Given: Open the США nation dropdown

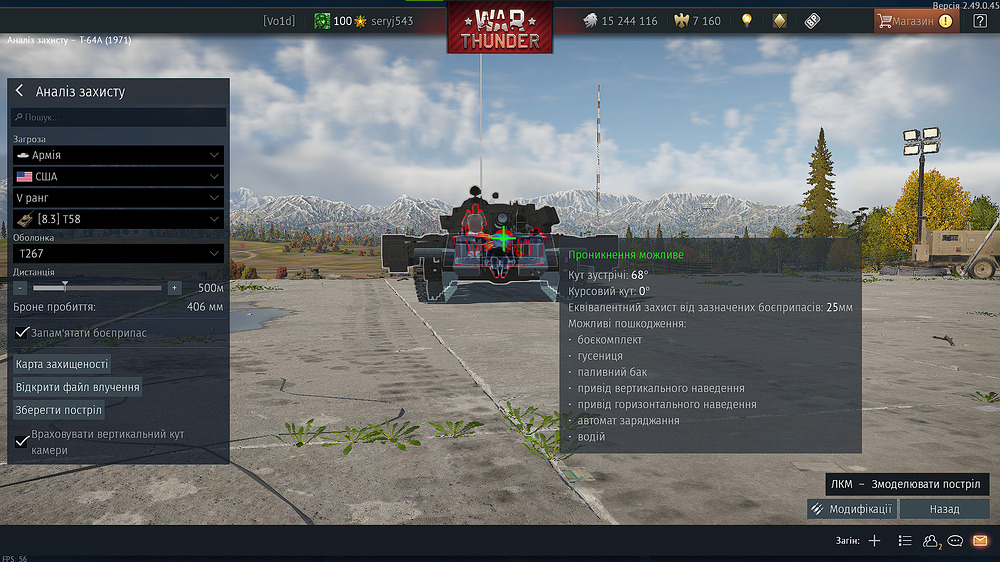Looking at the screenshot, I should (x=118, y=176).
